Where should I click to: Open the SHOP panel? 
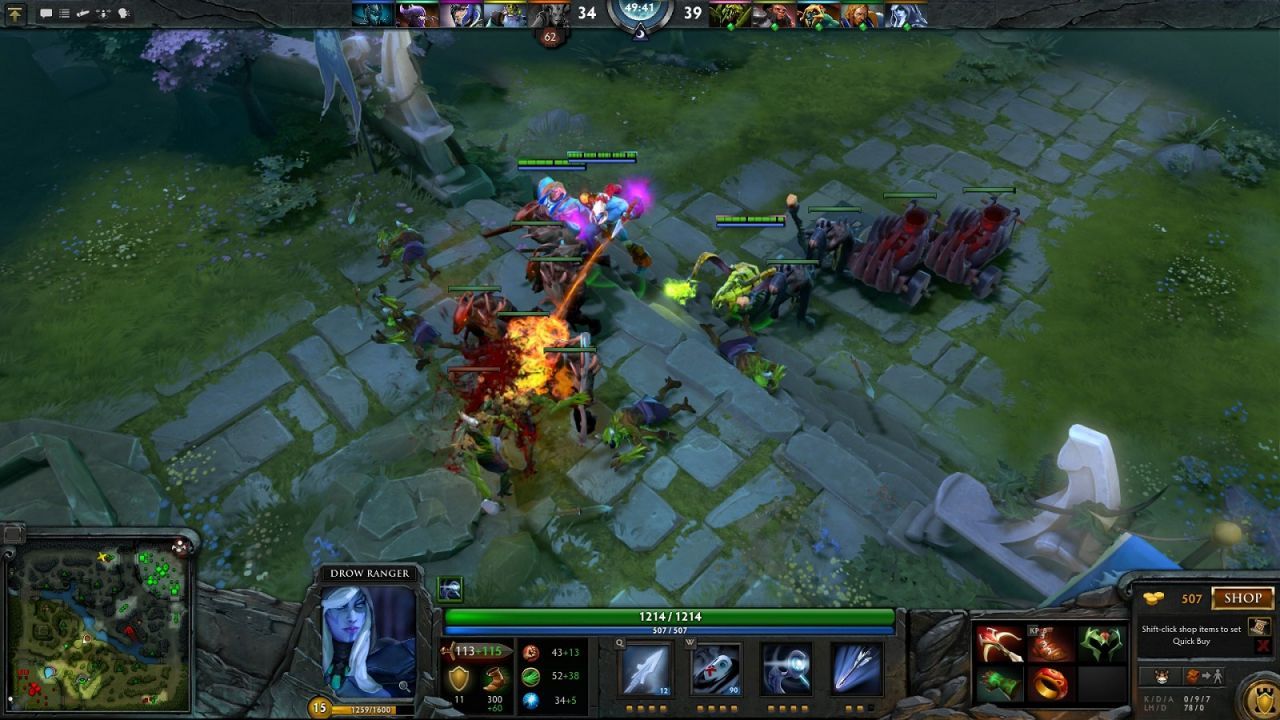(1243, 599)
